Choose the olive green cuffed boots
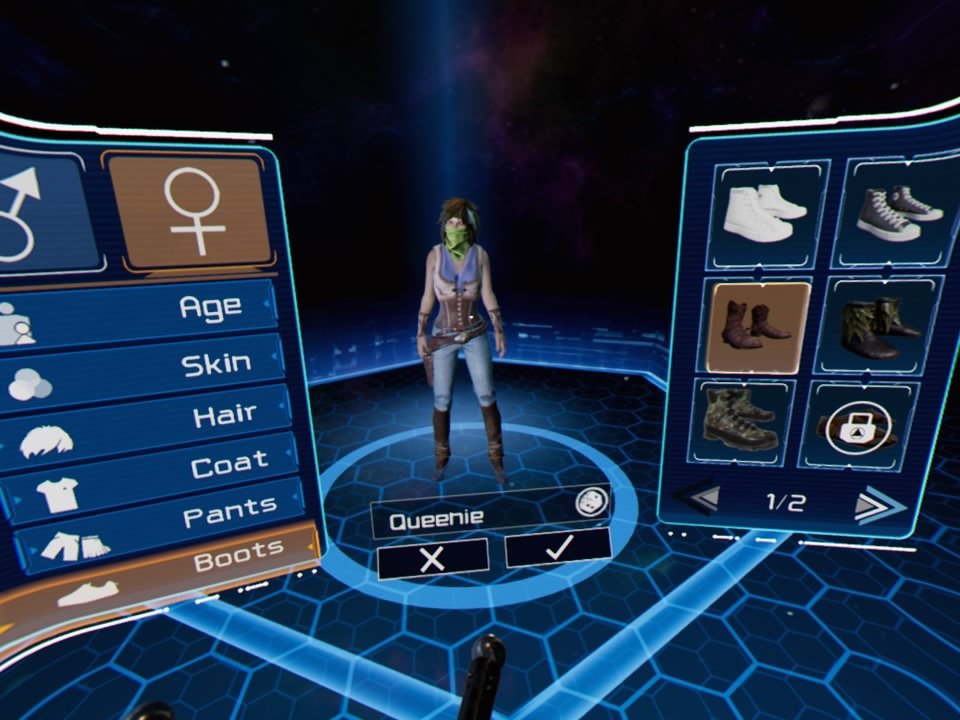This screenshot has width=960, height=720. [x=880, y=327]
